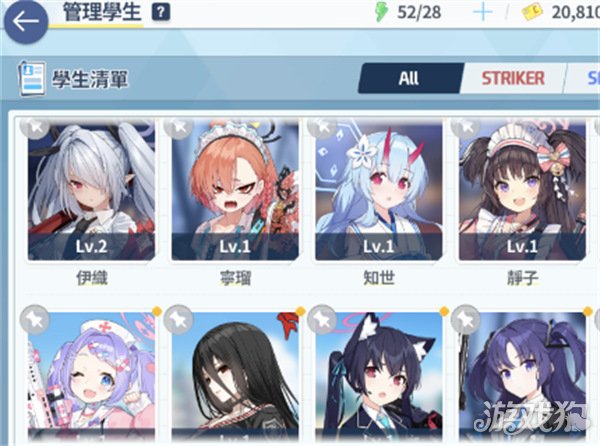Switch to the All students tab
The width and height of the screenshot is (600, 446).
[408, 78]
